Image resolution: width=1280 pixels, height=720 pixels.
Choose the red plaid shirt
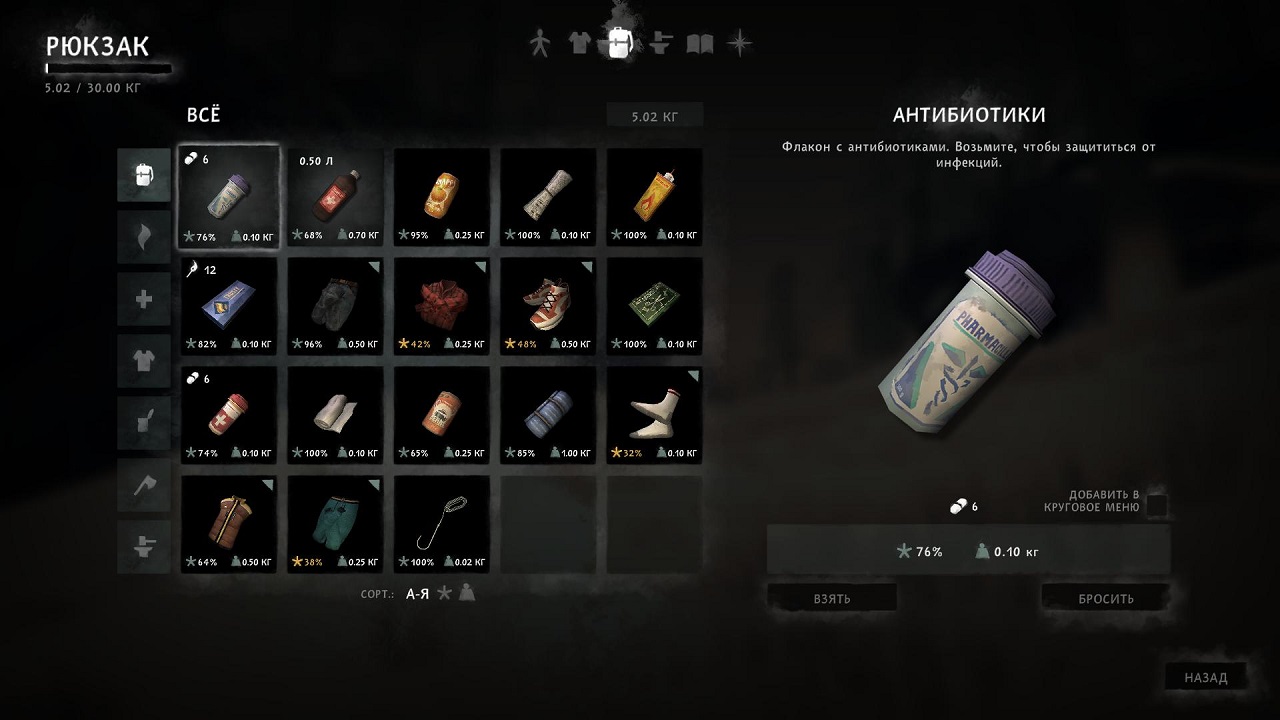441,305
